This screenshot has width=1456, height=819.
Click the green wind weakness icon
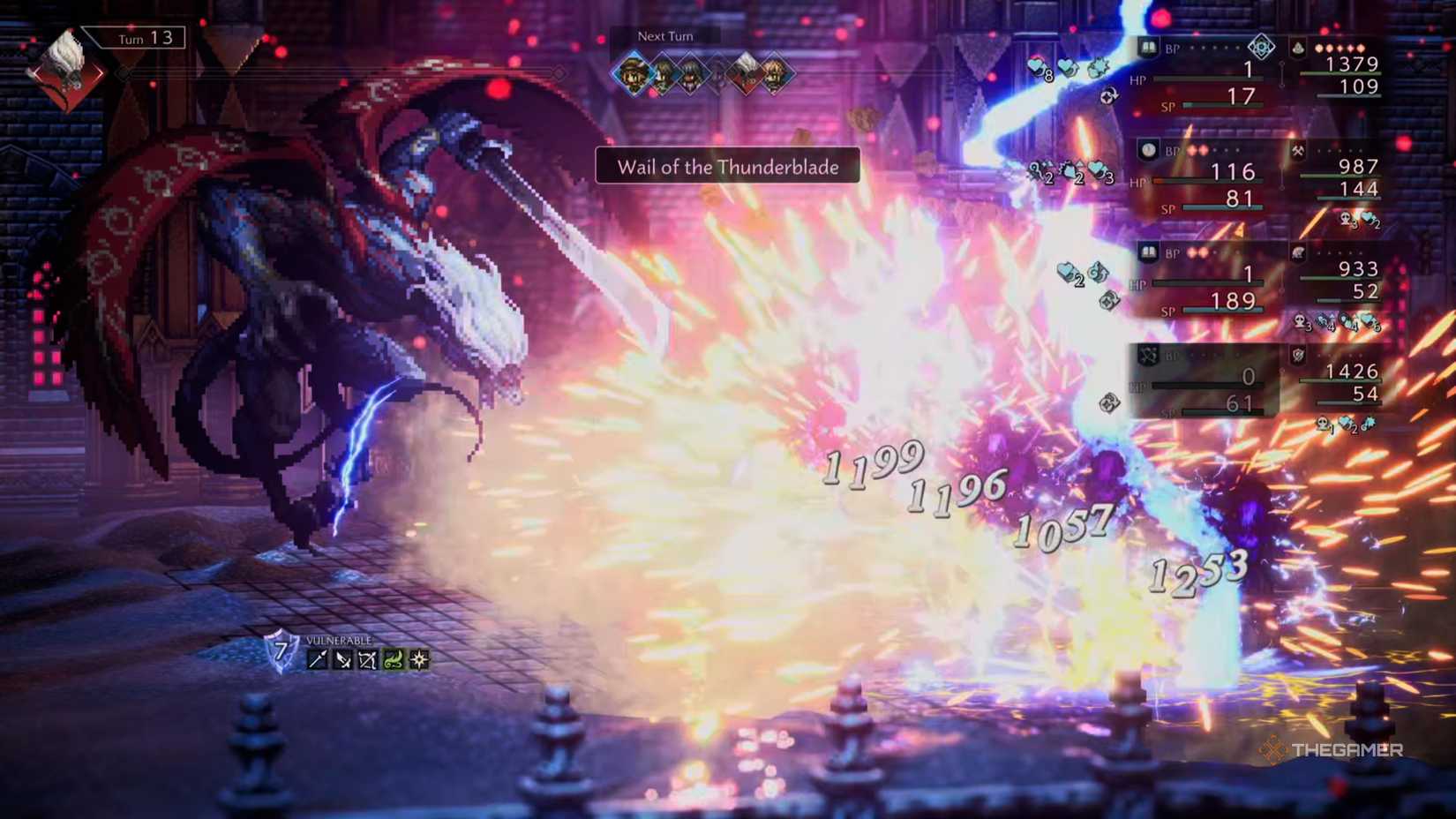394,659
